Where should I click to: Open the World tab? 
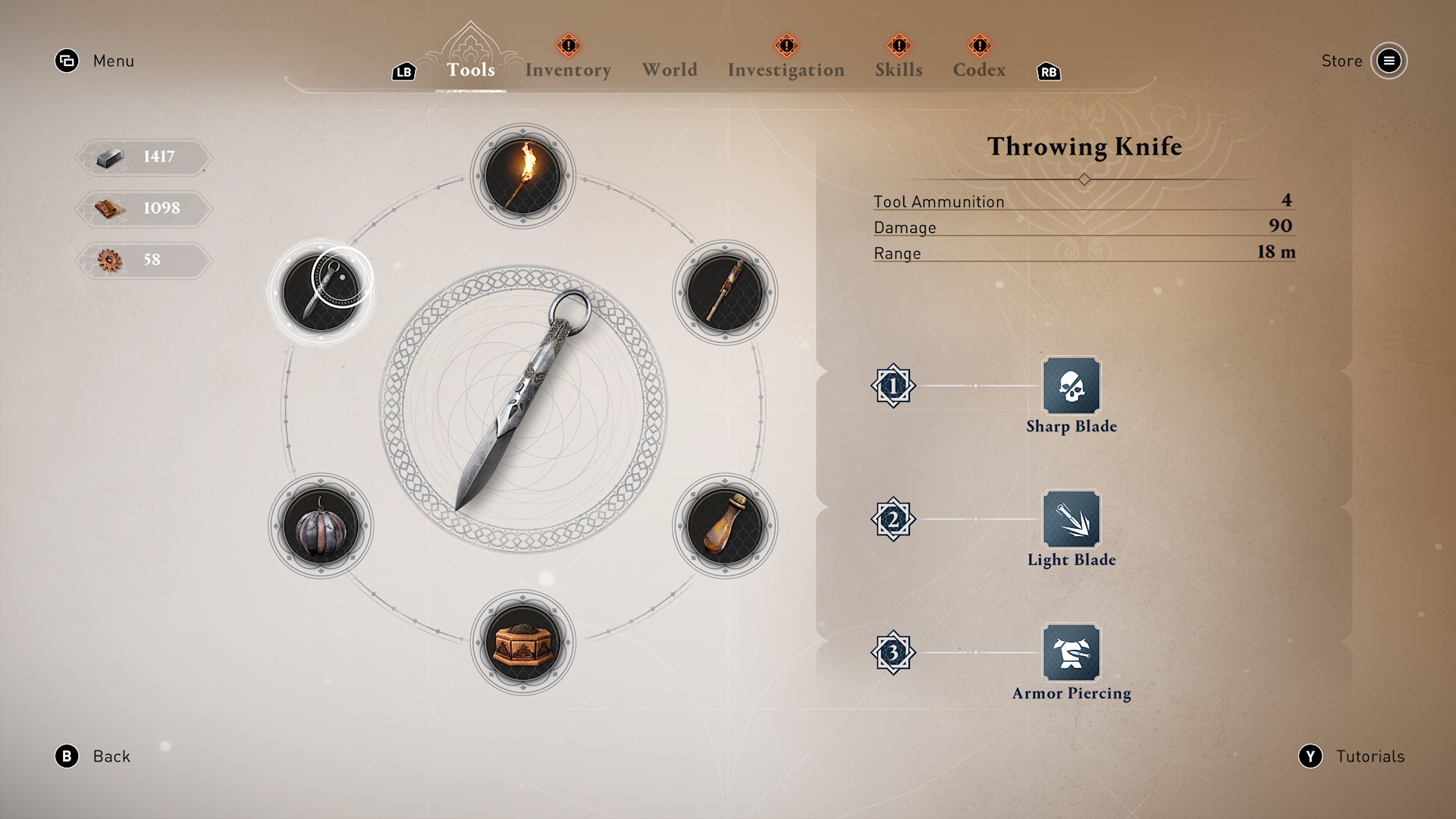tap(670, 70)
